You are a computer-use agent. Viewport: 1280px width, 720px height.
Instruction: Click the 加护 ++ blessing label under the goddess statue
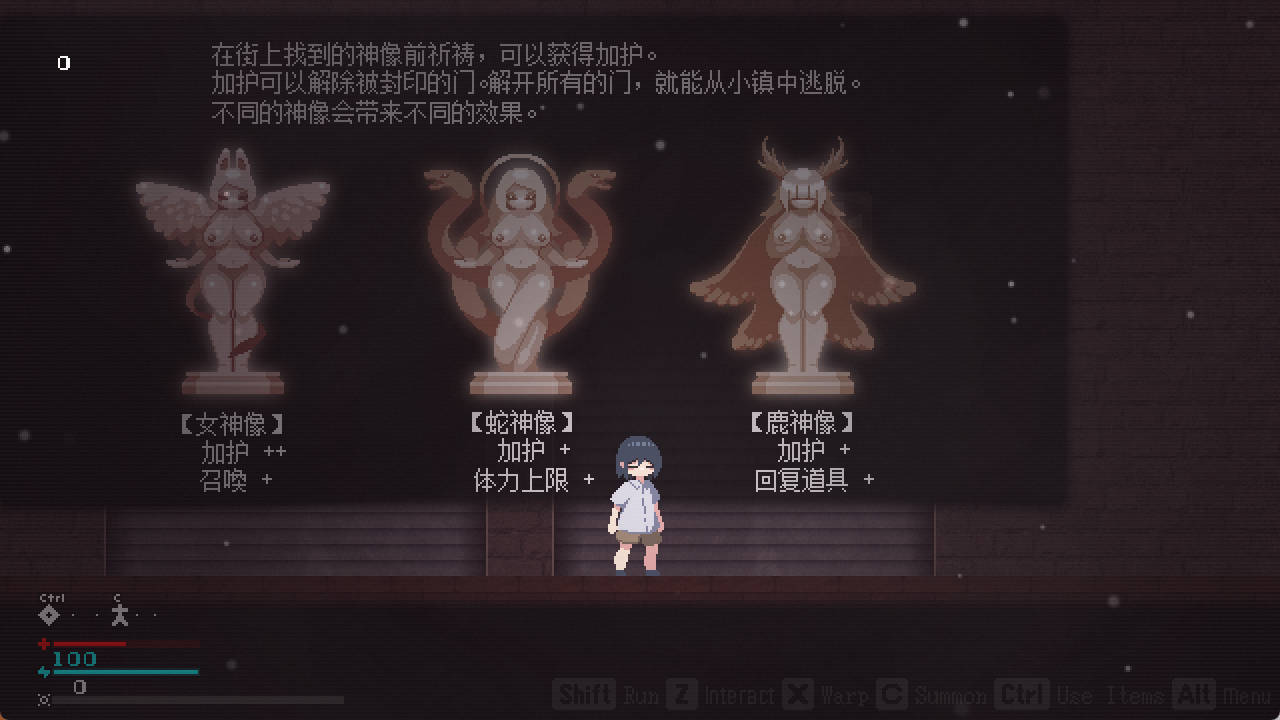(x=243, y=451)
